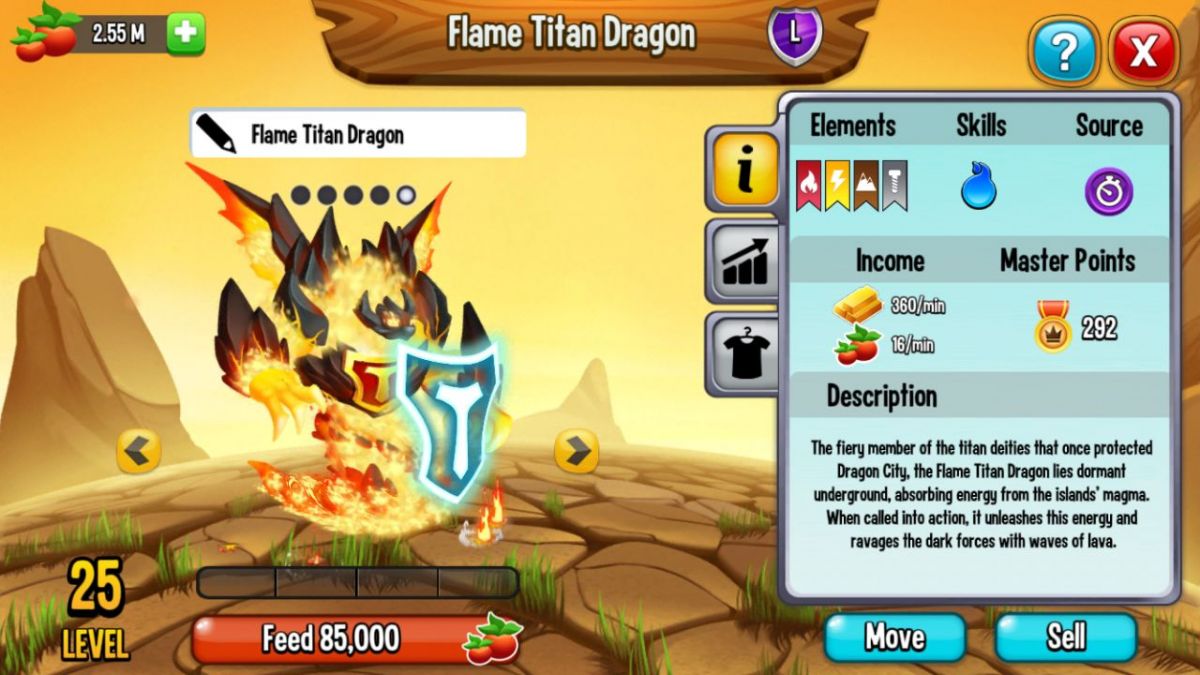This screenshot has width=1200, height=675.
Task: Rename dragon using the pencil name field
Action: pos(357,134)
